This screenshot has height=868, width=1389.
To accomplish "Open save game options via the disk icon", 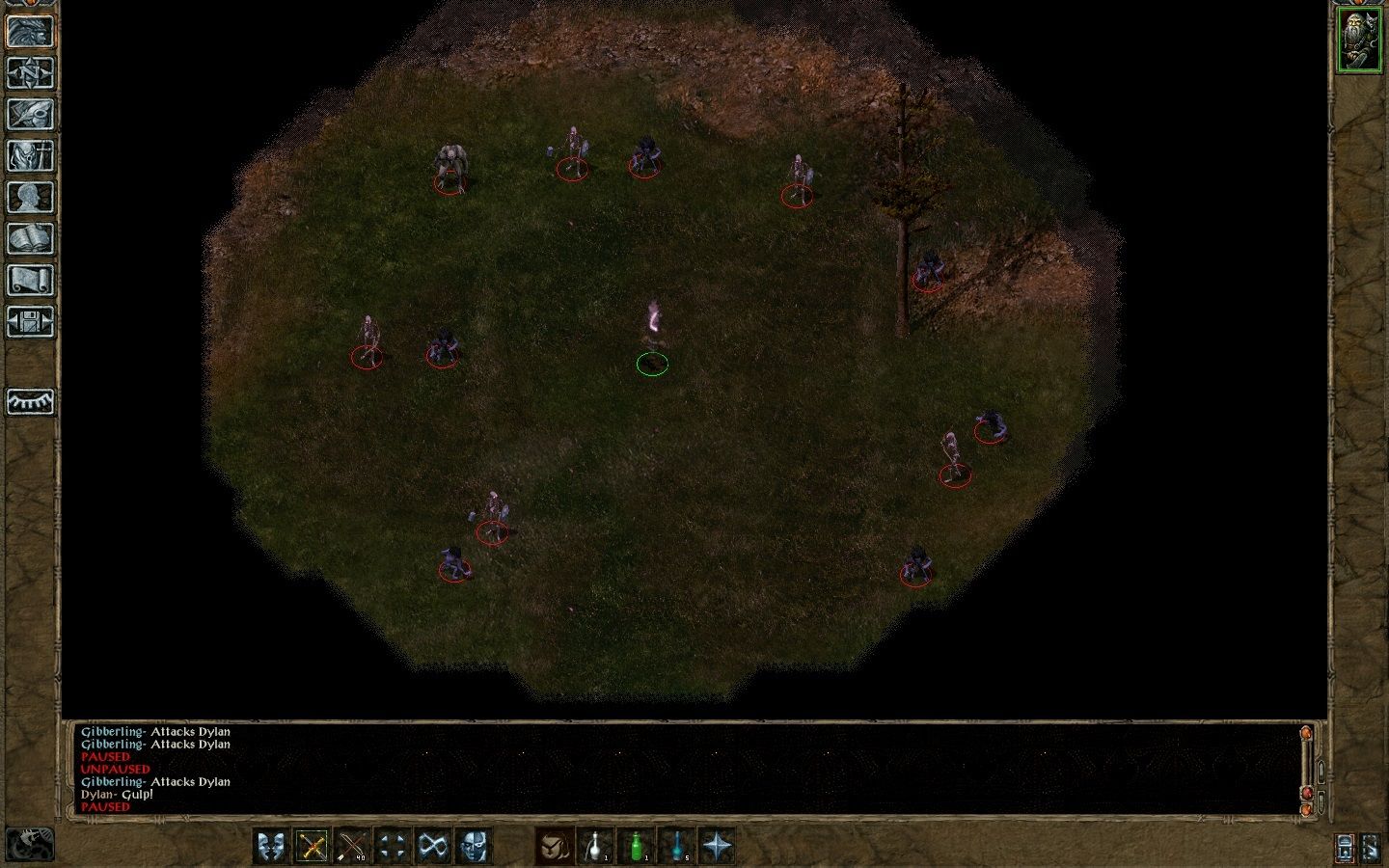I will [32, 319].
